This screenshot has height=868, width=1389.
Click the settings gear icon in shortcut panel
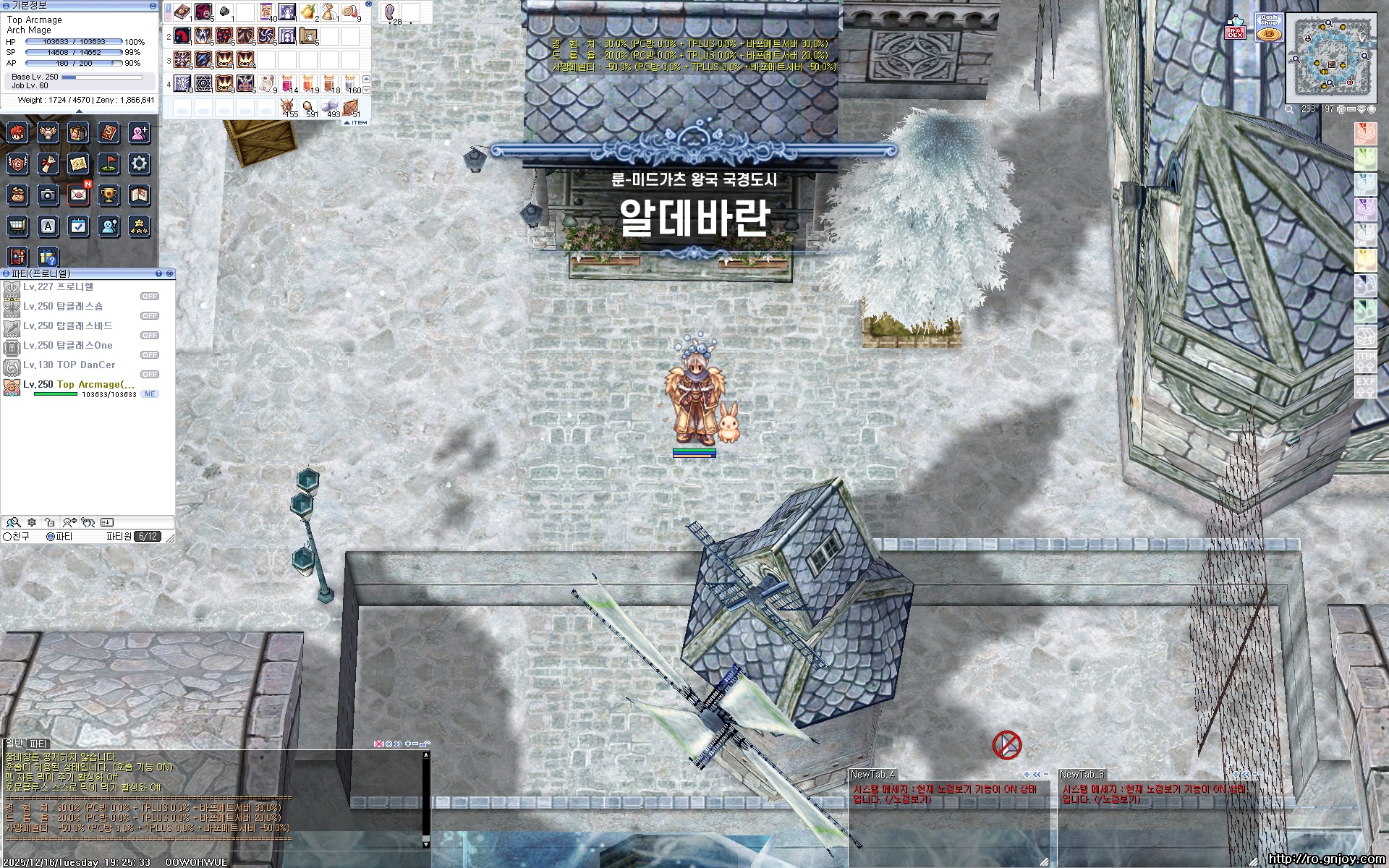click(x=137, y=164)
